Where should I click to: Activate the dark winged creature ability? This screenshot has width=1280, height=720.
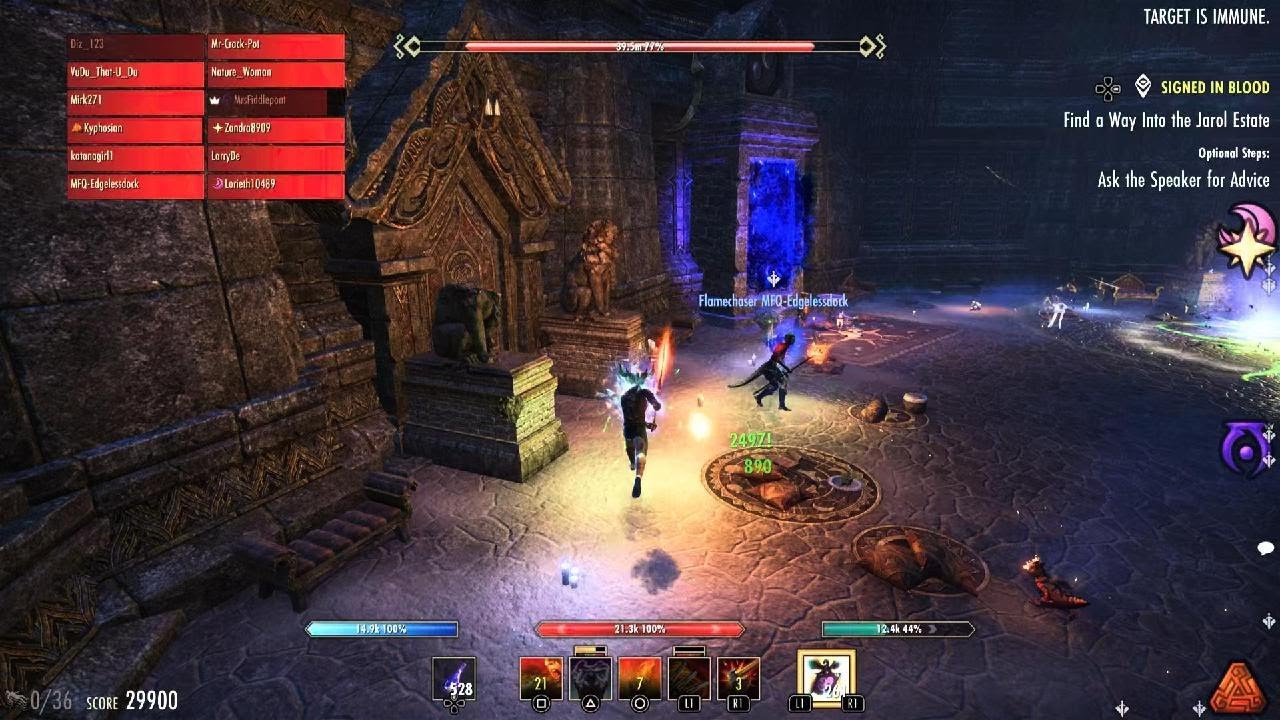coord(590,679)
